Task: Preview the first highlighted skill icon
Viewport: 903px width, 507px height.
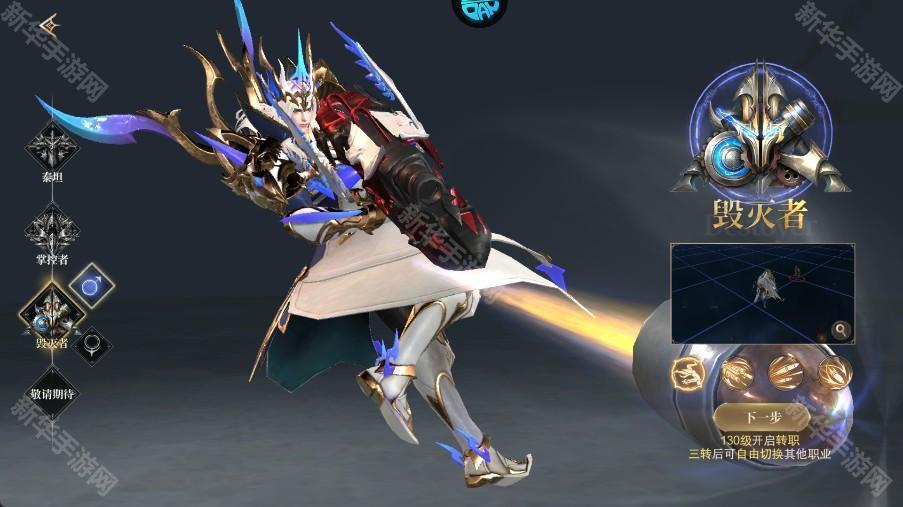Action: point(689,372)
